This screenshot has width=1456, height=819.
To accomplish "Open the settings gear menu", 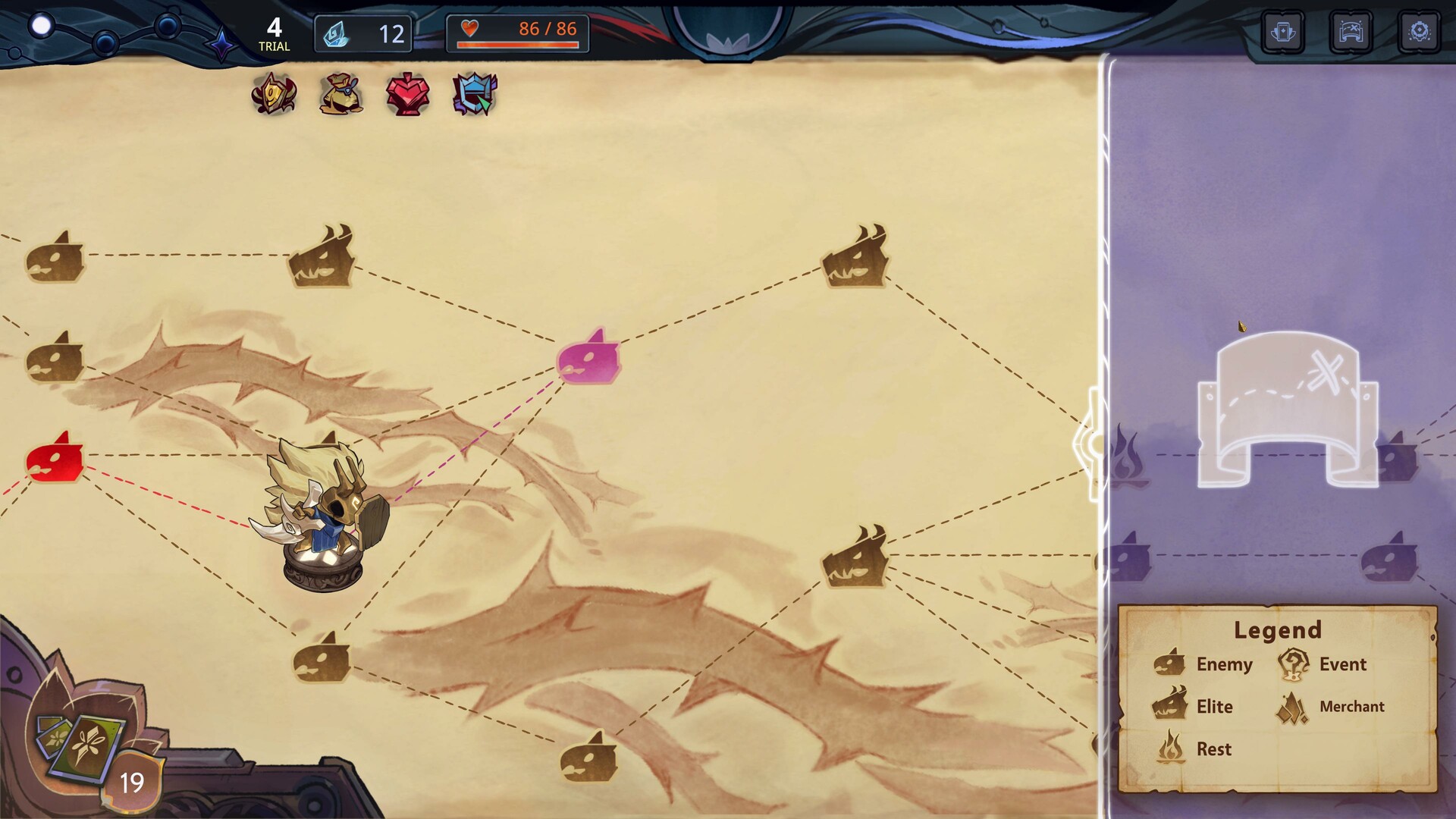I will (x=1419, y=32).
